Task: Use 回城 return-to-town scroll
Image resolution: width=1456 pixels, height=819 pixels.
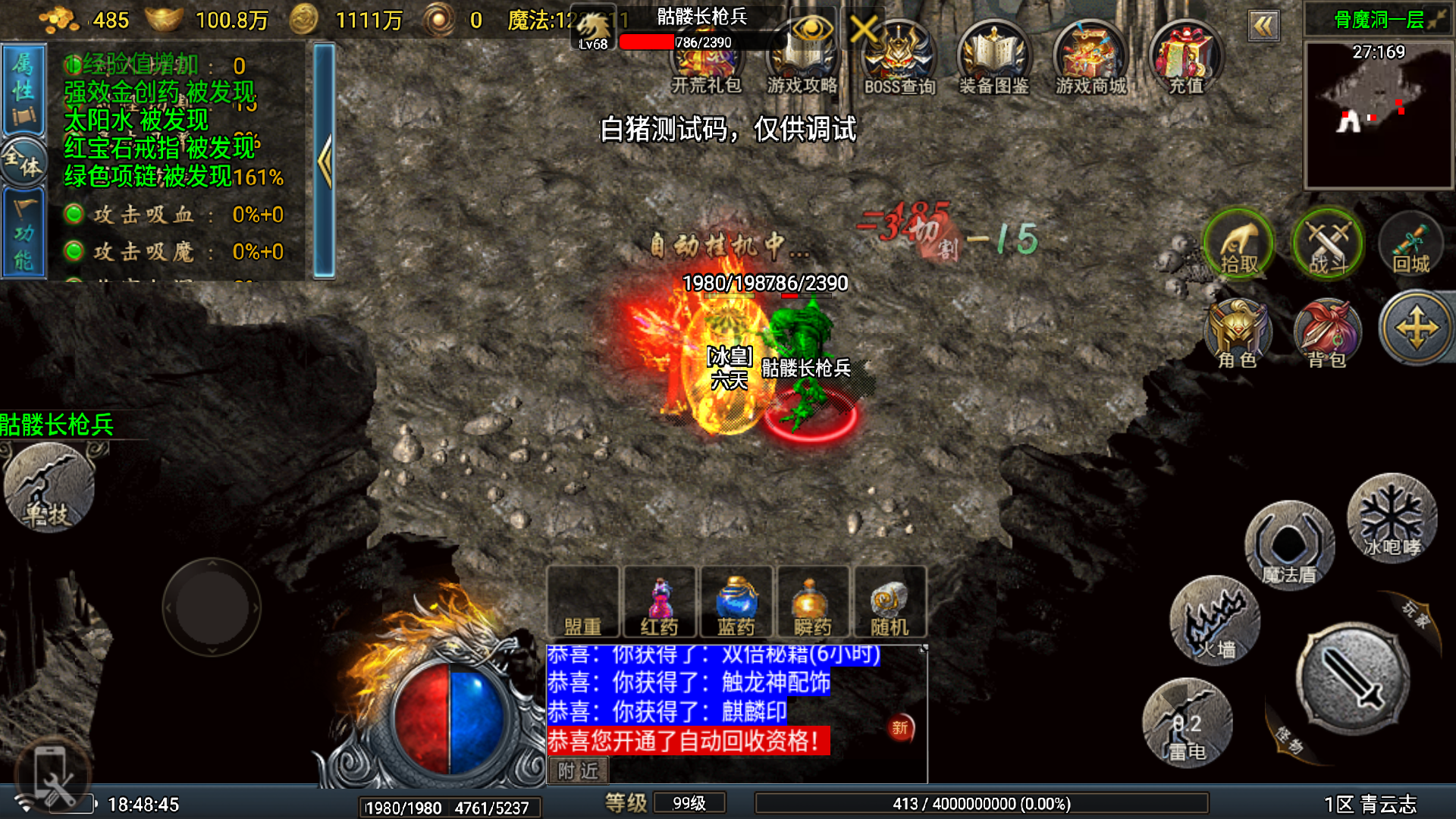Action: (x=1411, y=244)
